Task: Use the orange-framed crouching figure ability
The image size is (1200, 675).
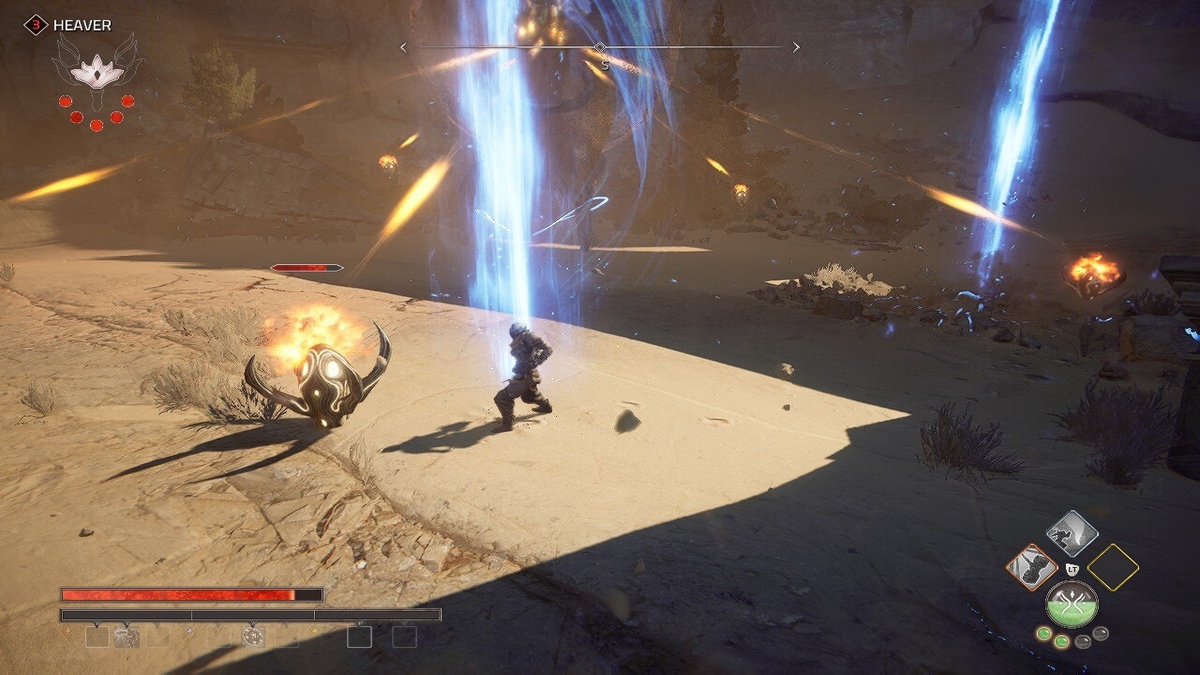Action: tap(1032, 568)
